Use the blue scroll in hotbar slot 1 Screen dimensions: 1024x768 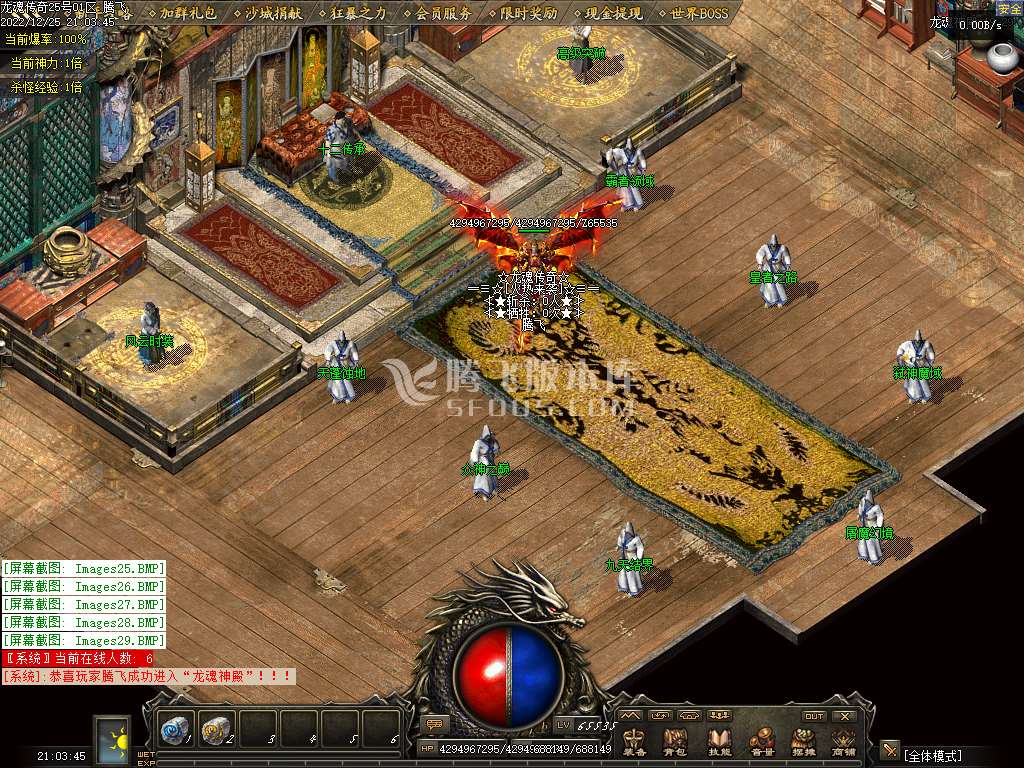coord(176,729)
